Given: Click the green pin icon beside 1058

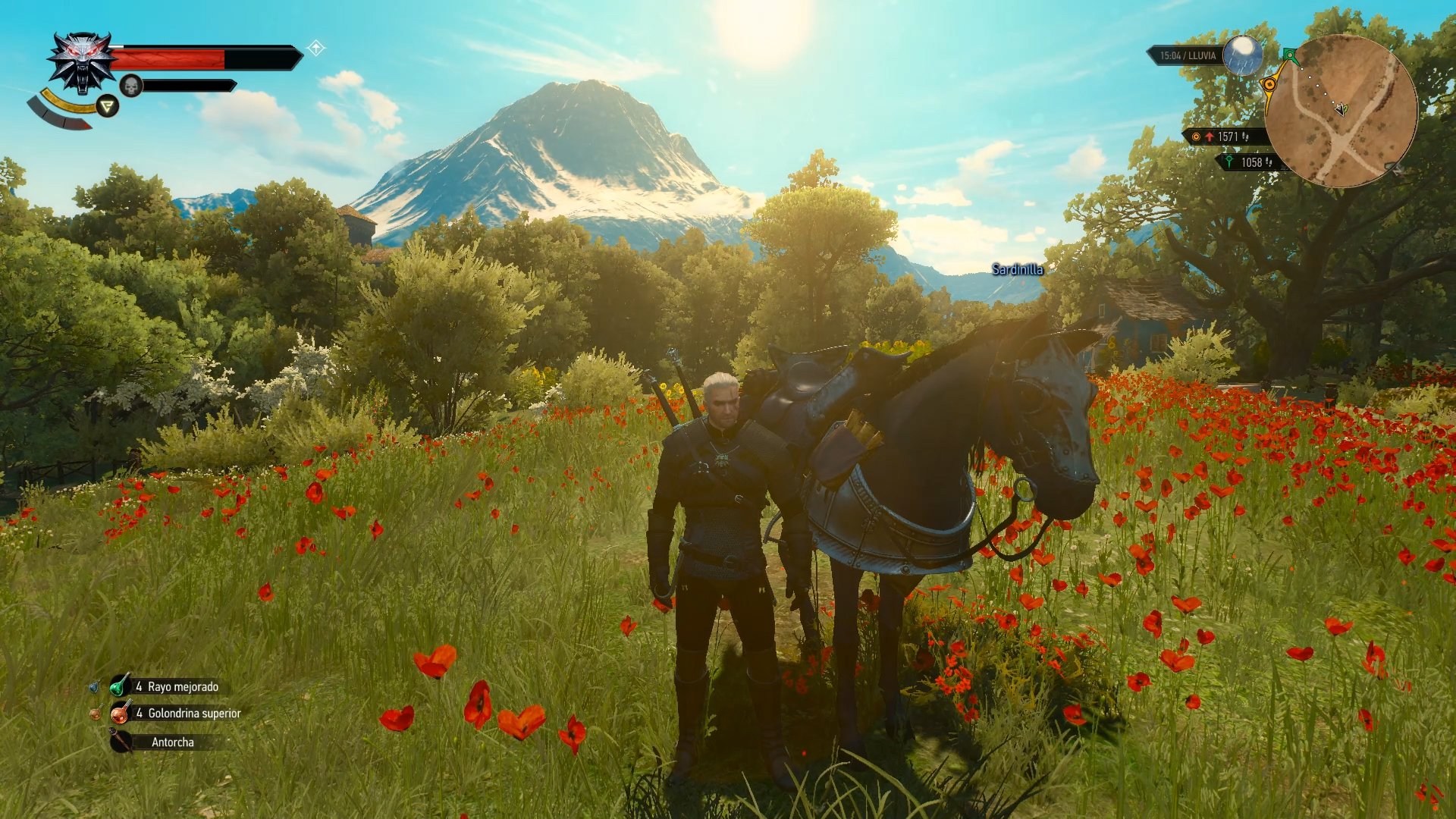Looking at the screenshot, I should [1230, 162].
